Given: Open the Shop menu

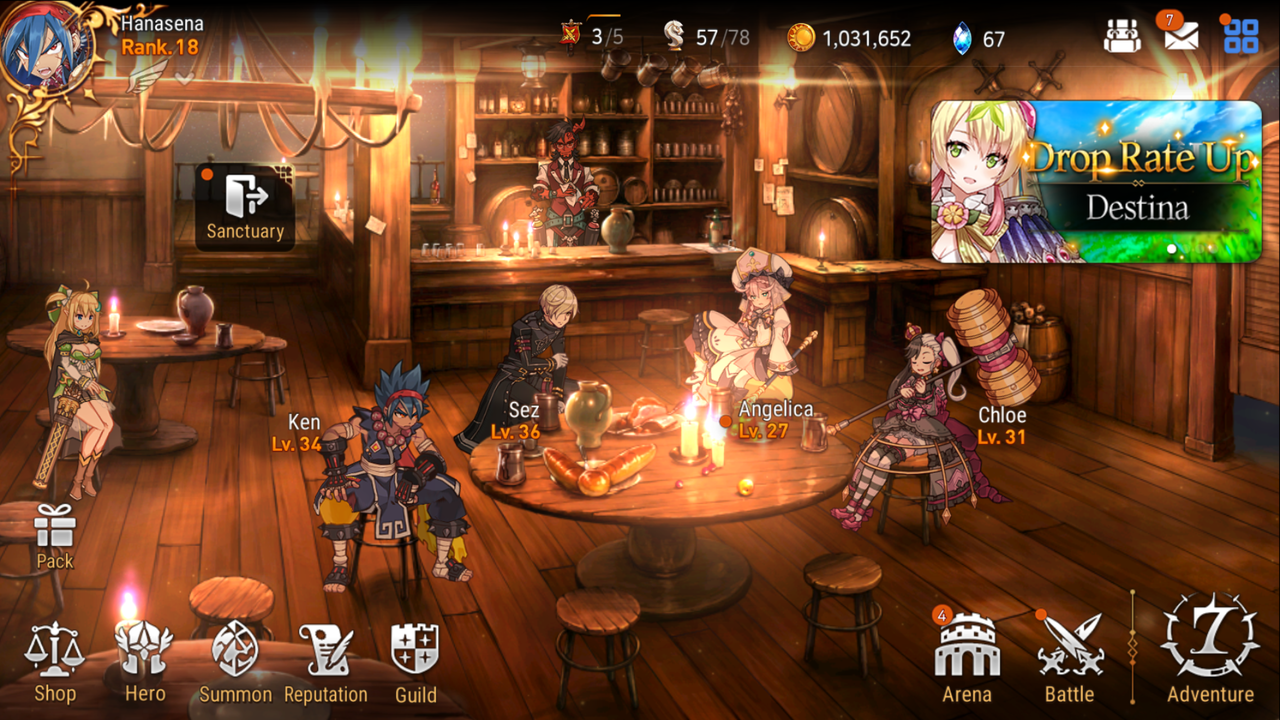Looking at the screenshot, I should click(x=54, y=660).
